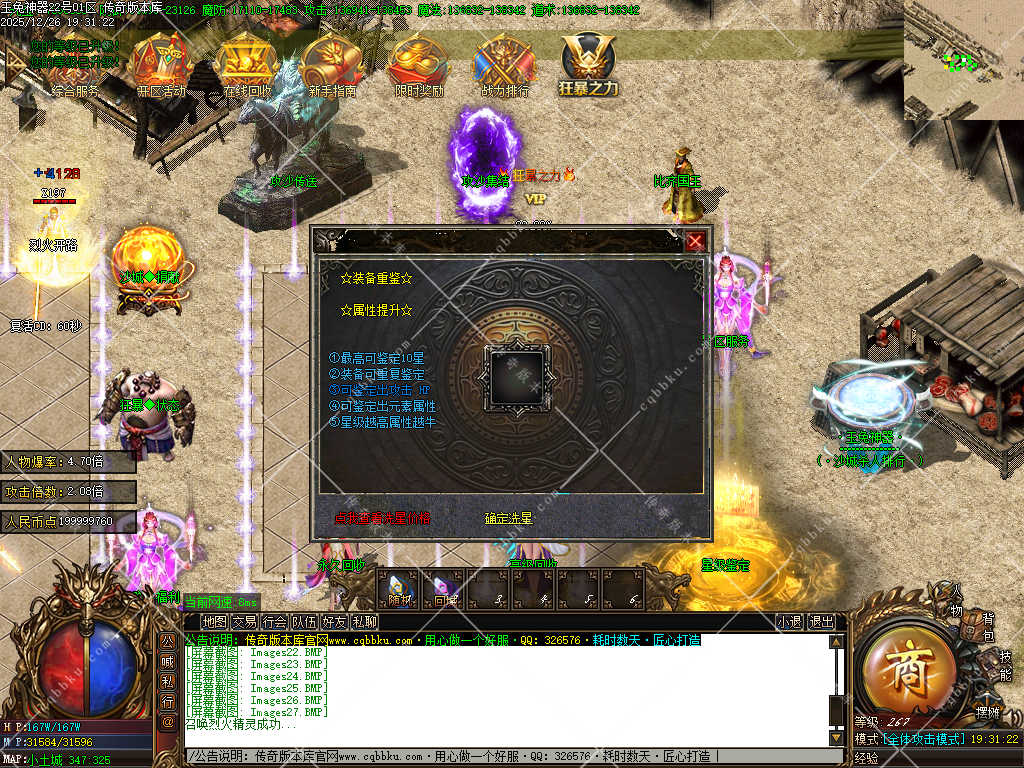Open the 开区活动 event icon
Image resolution: width=1024 pixels, height=768 pixels.
[x=160, y=65]
